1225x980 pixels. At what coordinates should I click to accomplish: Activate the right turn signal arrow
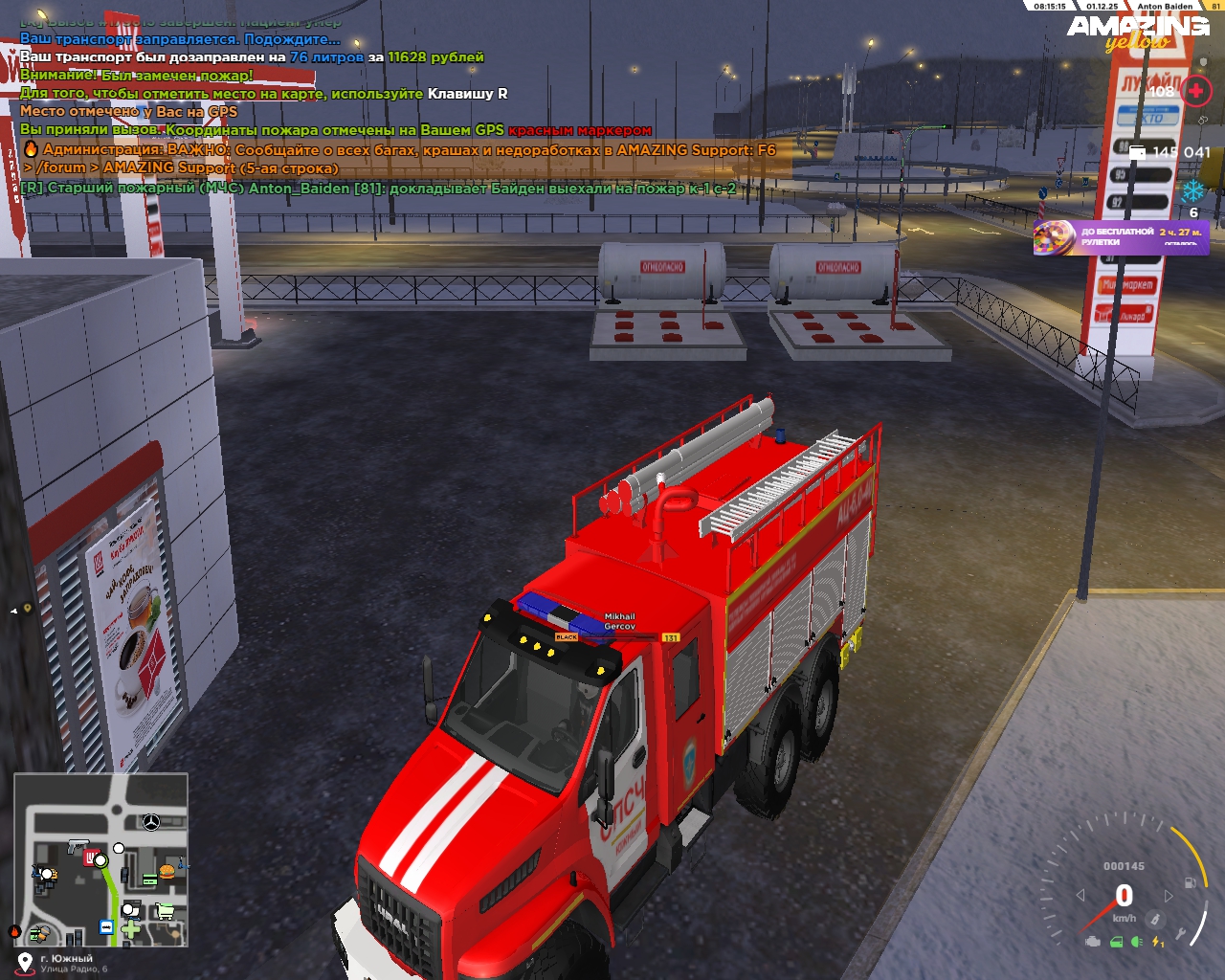[1169, 896]
